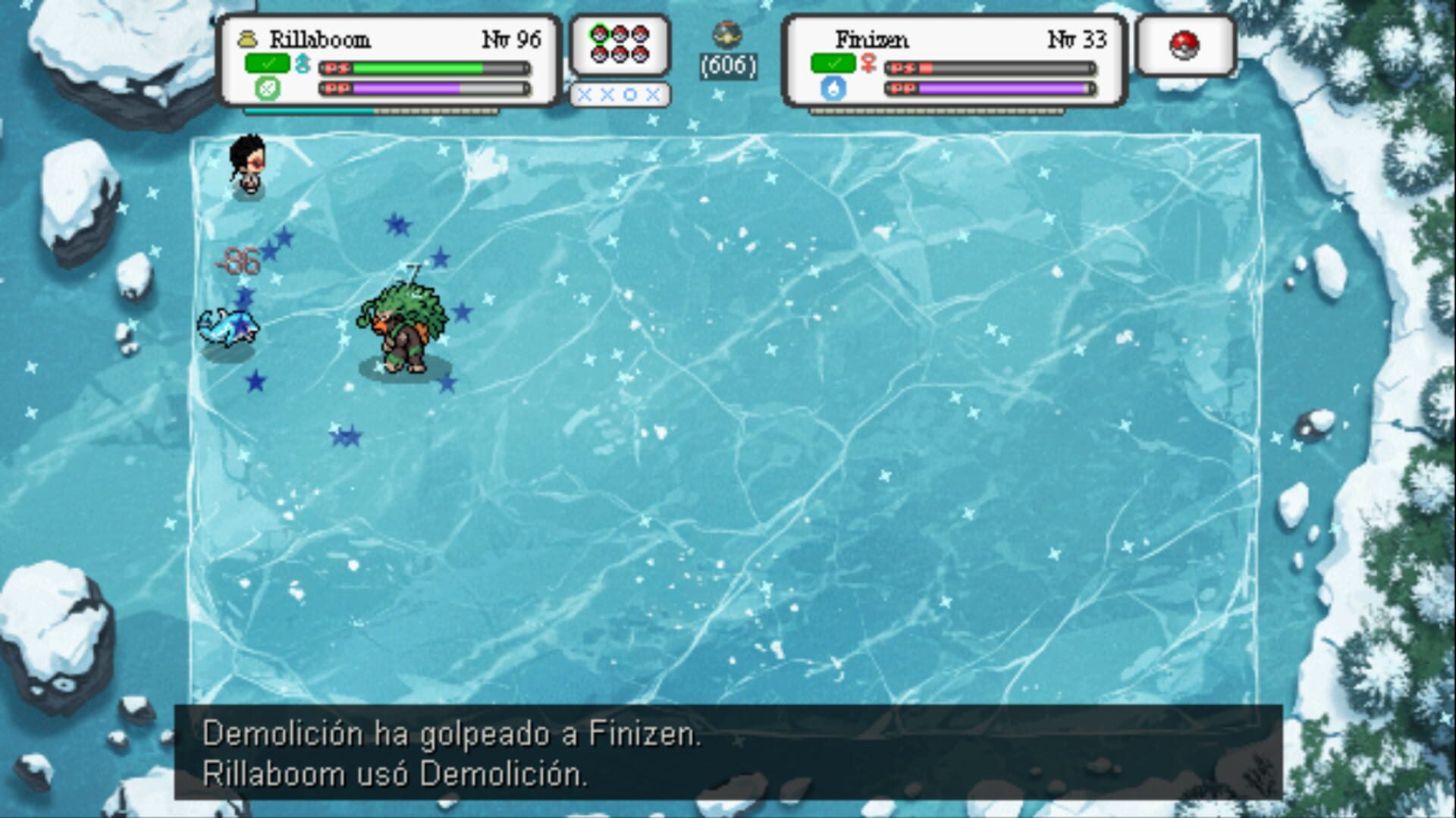Screen dimensions: 1456x818
Task: Click the bag icon beside Rillaboom's name
Action: point(249,39)
